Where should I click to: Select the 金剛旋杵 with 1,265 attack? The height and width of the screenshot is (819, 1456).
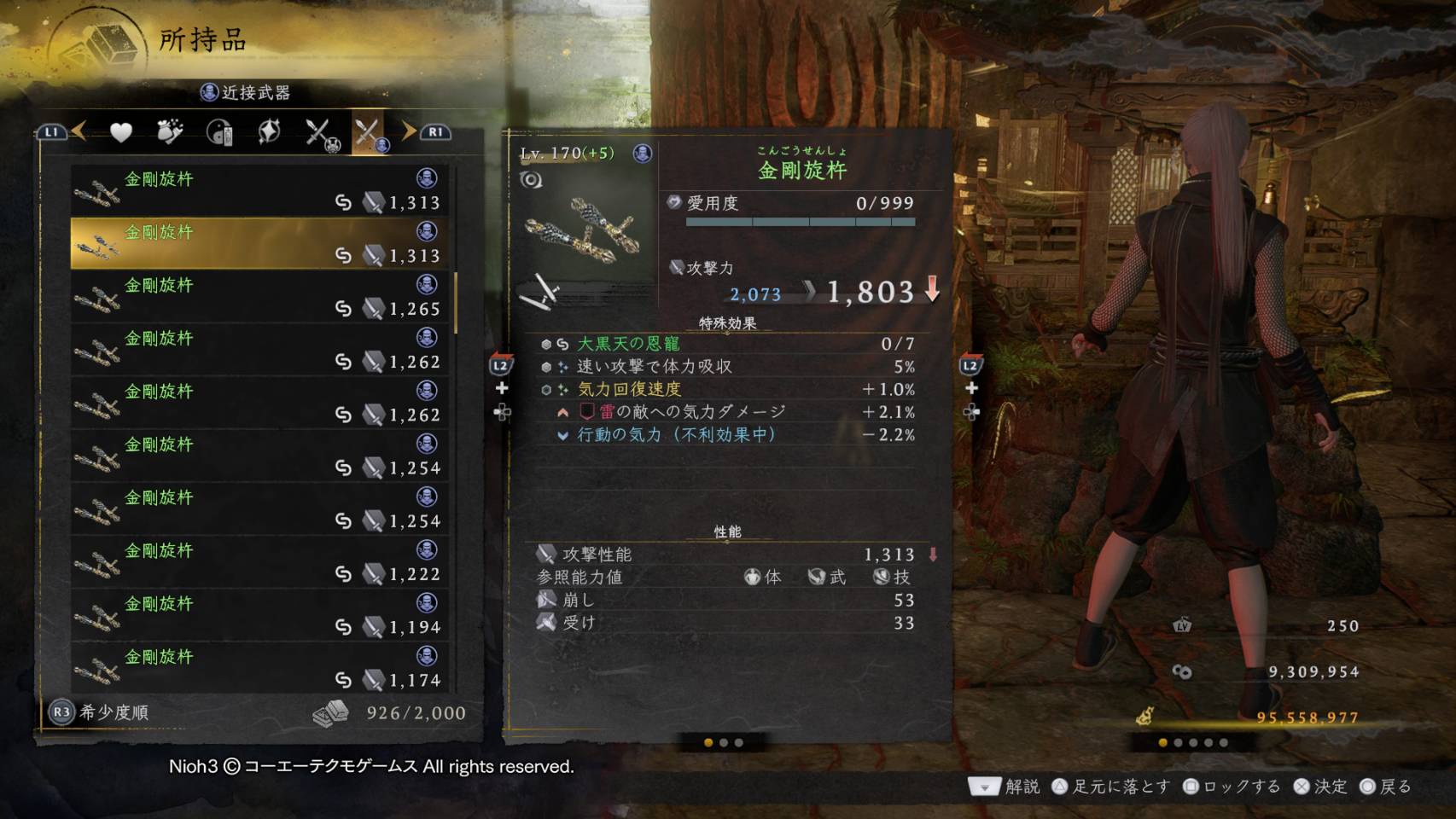pos(260,296)
